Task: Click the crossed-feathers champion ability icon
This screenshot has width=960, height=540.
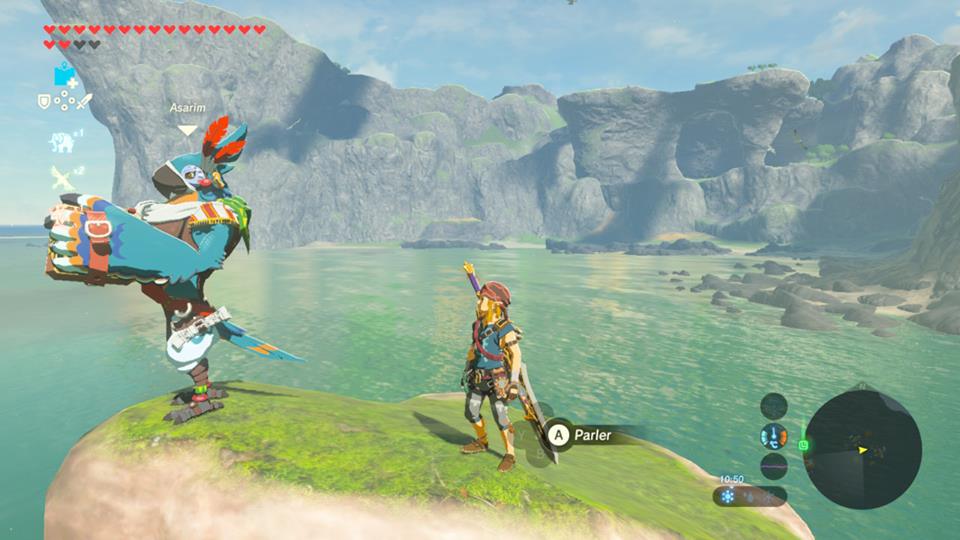Action: point(62,178)
